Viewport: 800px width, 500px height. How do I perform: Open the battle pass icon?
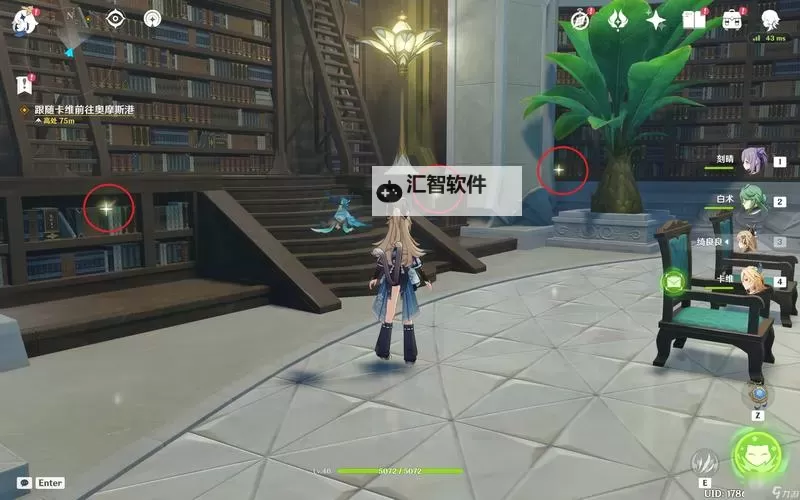[618, 19]
